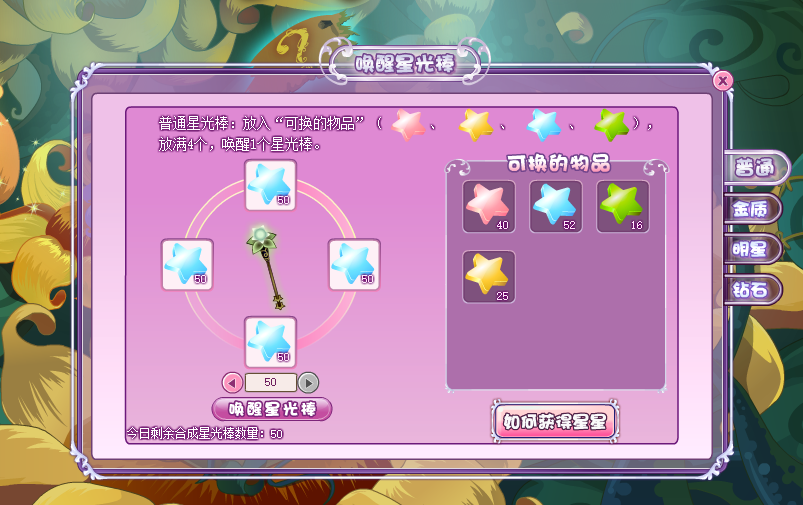Click the 唤醒星光棒 button

[272, 409]
